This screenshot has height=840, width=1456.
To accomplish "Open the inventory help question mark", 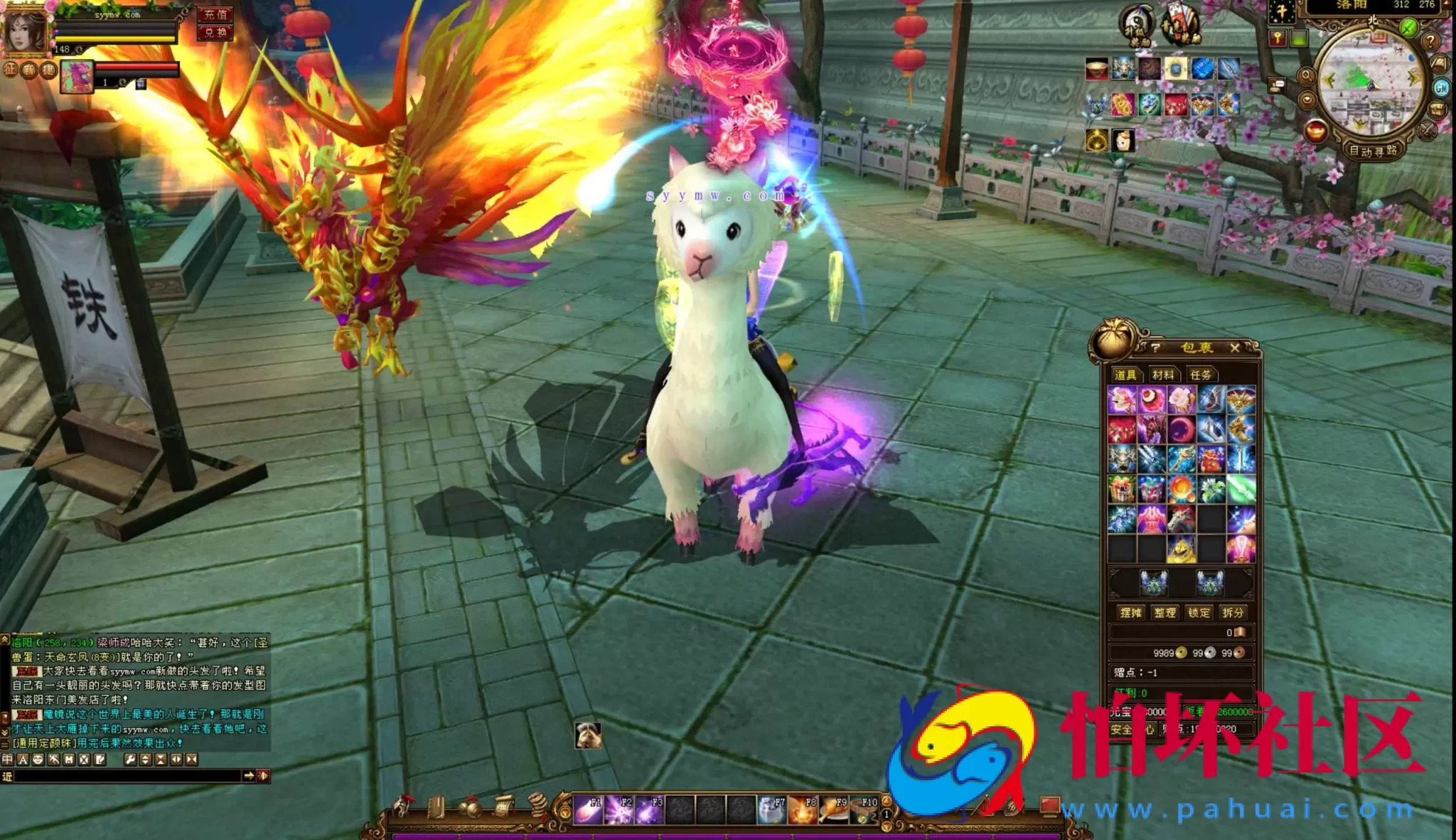I will (1156, 348).
